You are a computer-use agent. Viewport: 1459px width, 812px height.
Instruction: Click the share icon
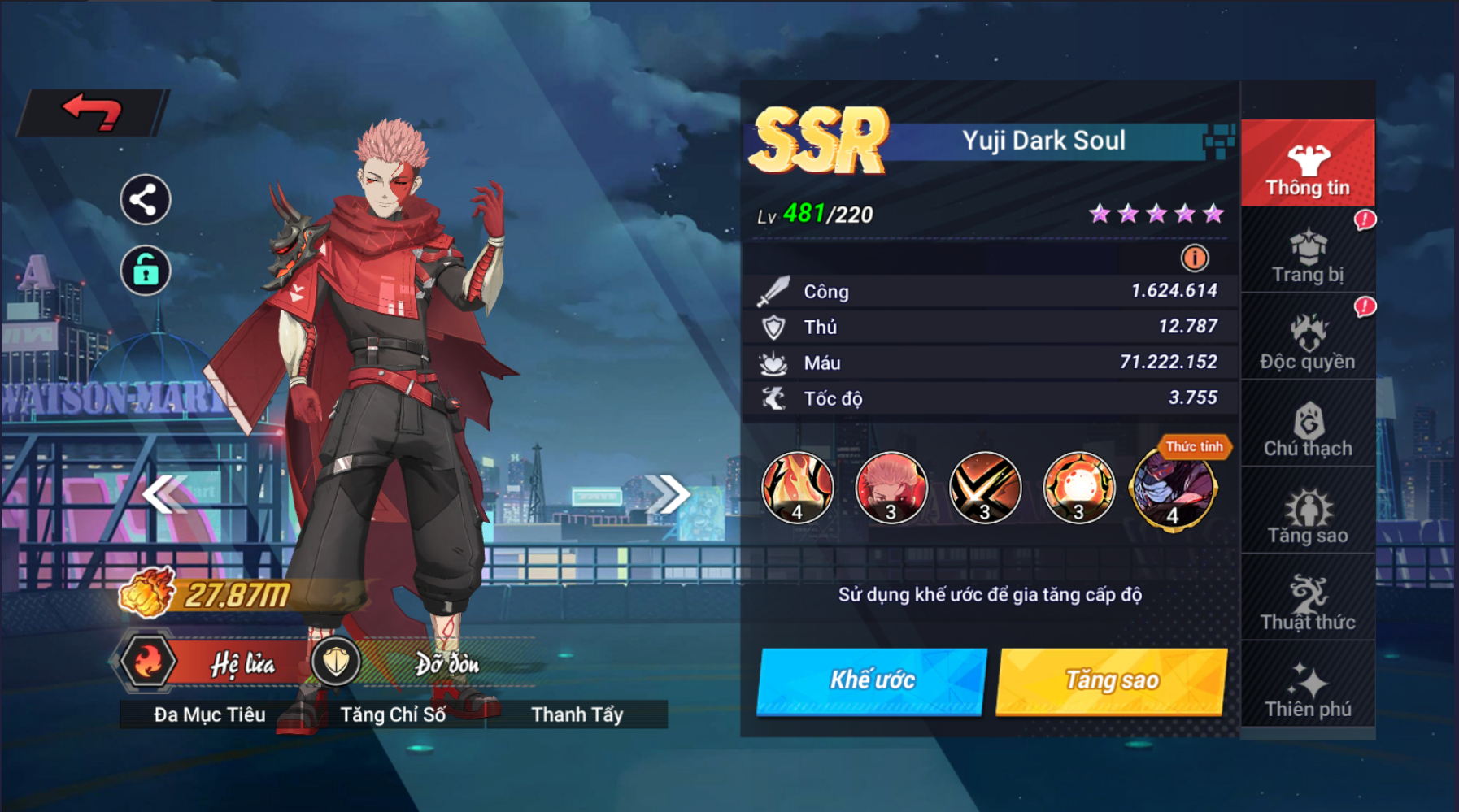pos(145,199)
